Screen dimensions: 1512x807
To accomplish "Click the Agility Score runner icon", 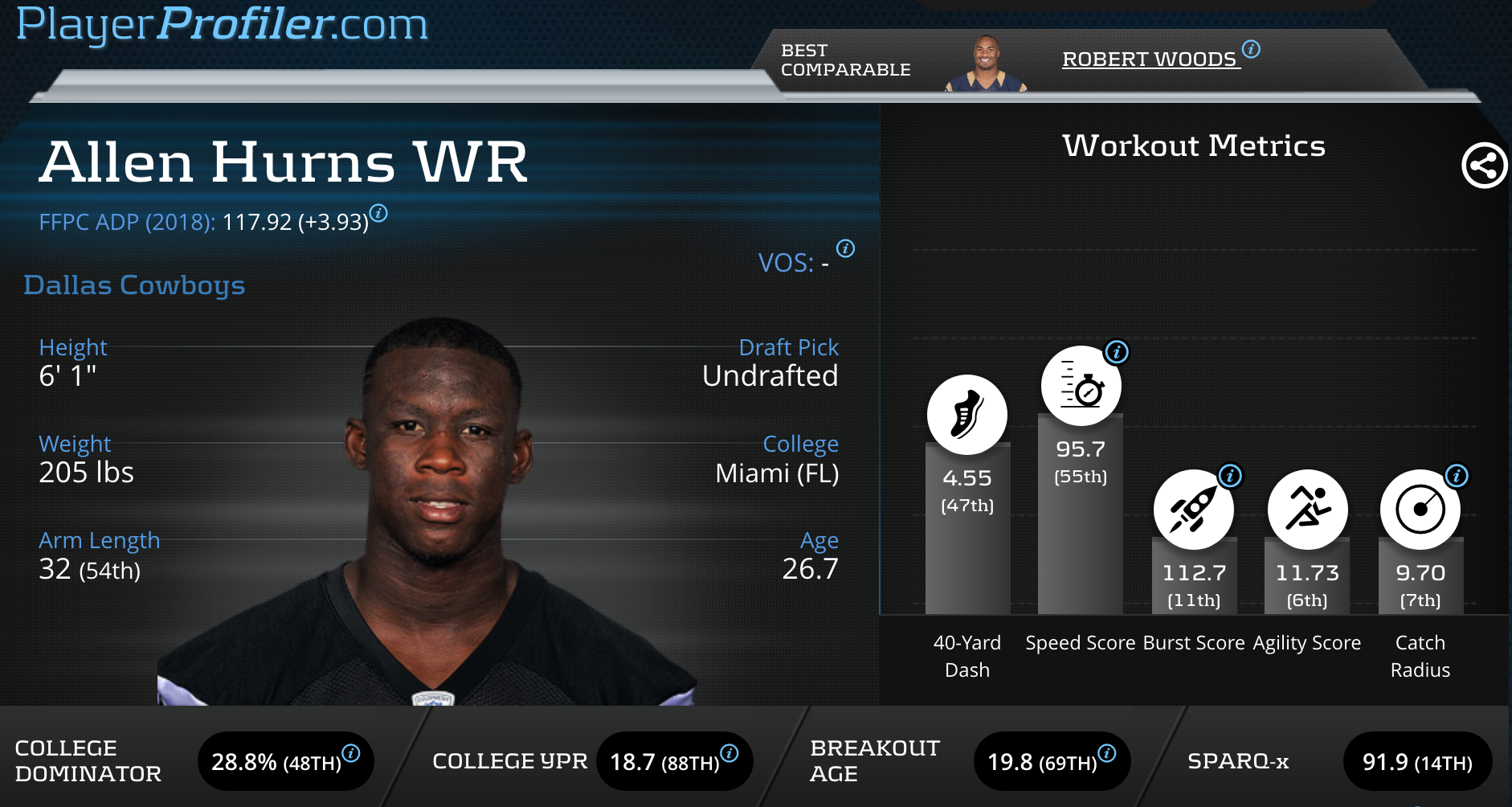I will tap(1307, 510).
